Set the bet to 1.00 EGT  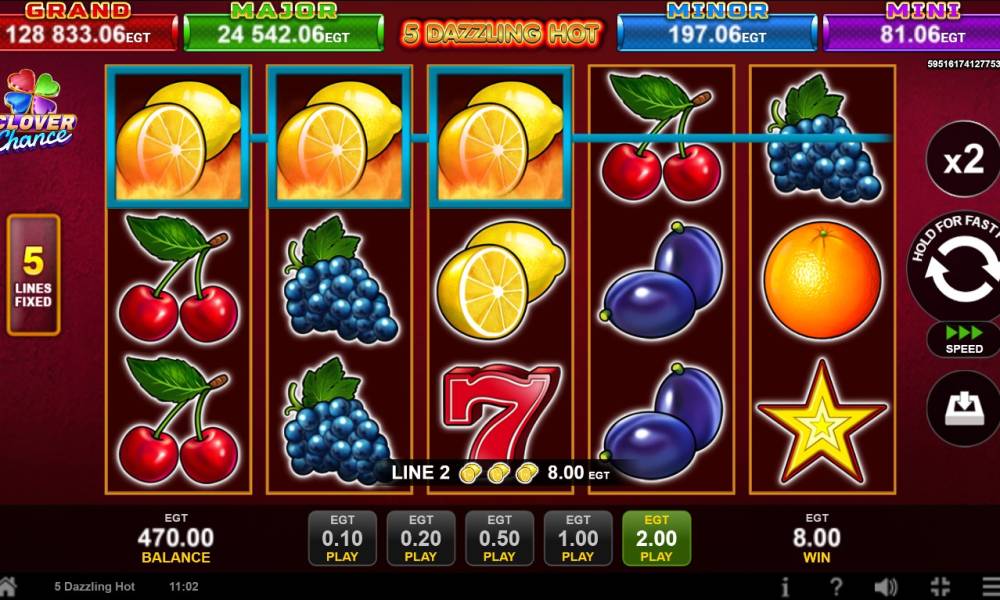pyautogui.click(x=578, y=538)
